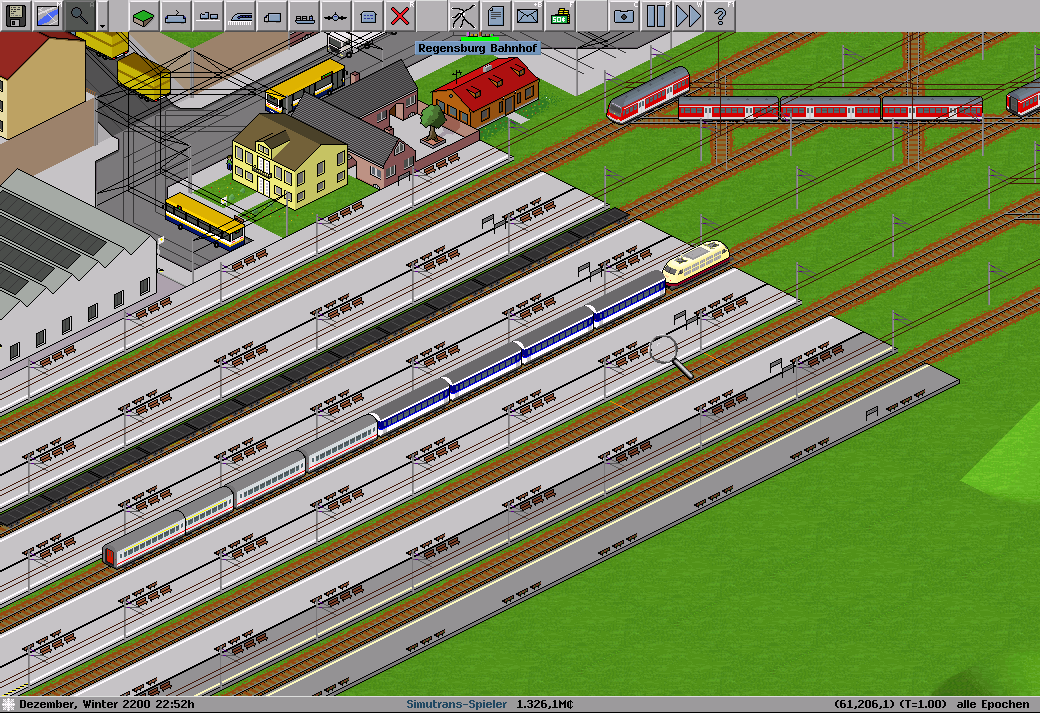Open the finances money window
This screenshot has height=713, width=1040.
point(559,15)
